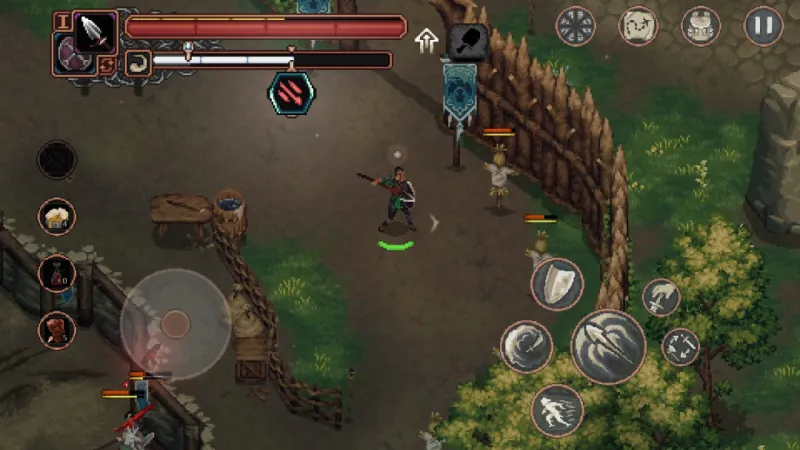Perform the dash sprint ability
Image resolution: width=800 pixels, height=450 pixels.
[x=557, y=410]
